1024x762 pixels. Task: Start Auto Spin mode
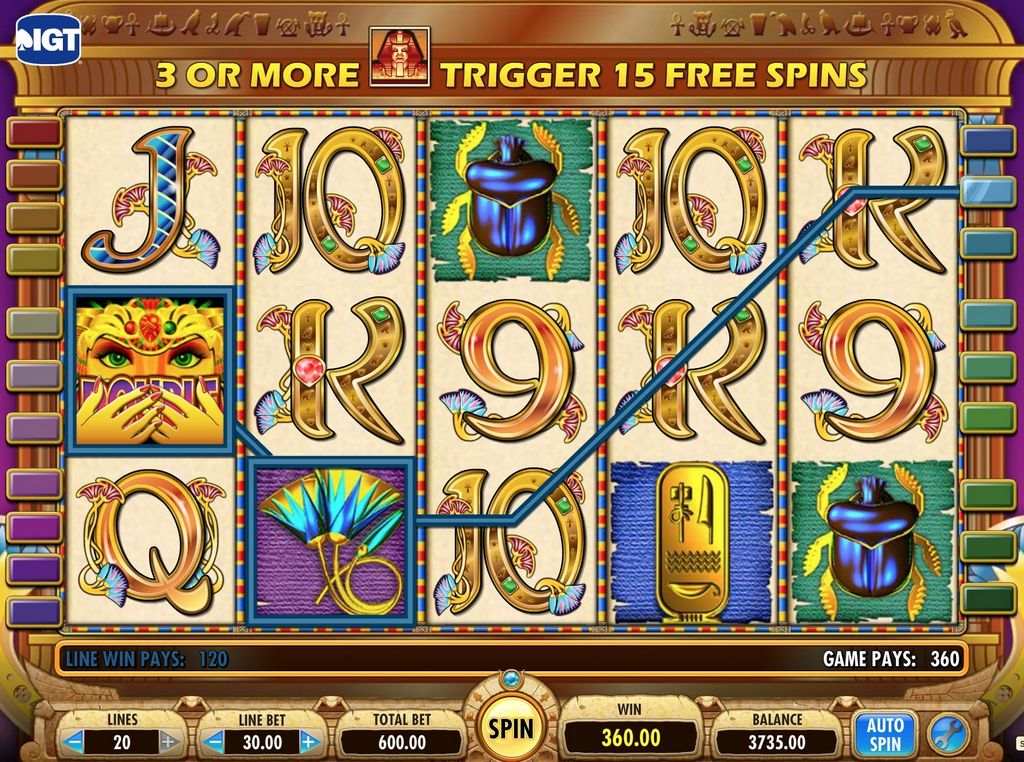(x=885, y=735)
